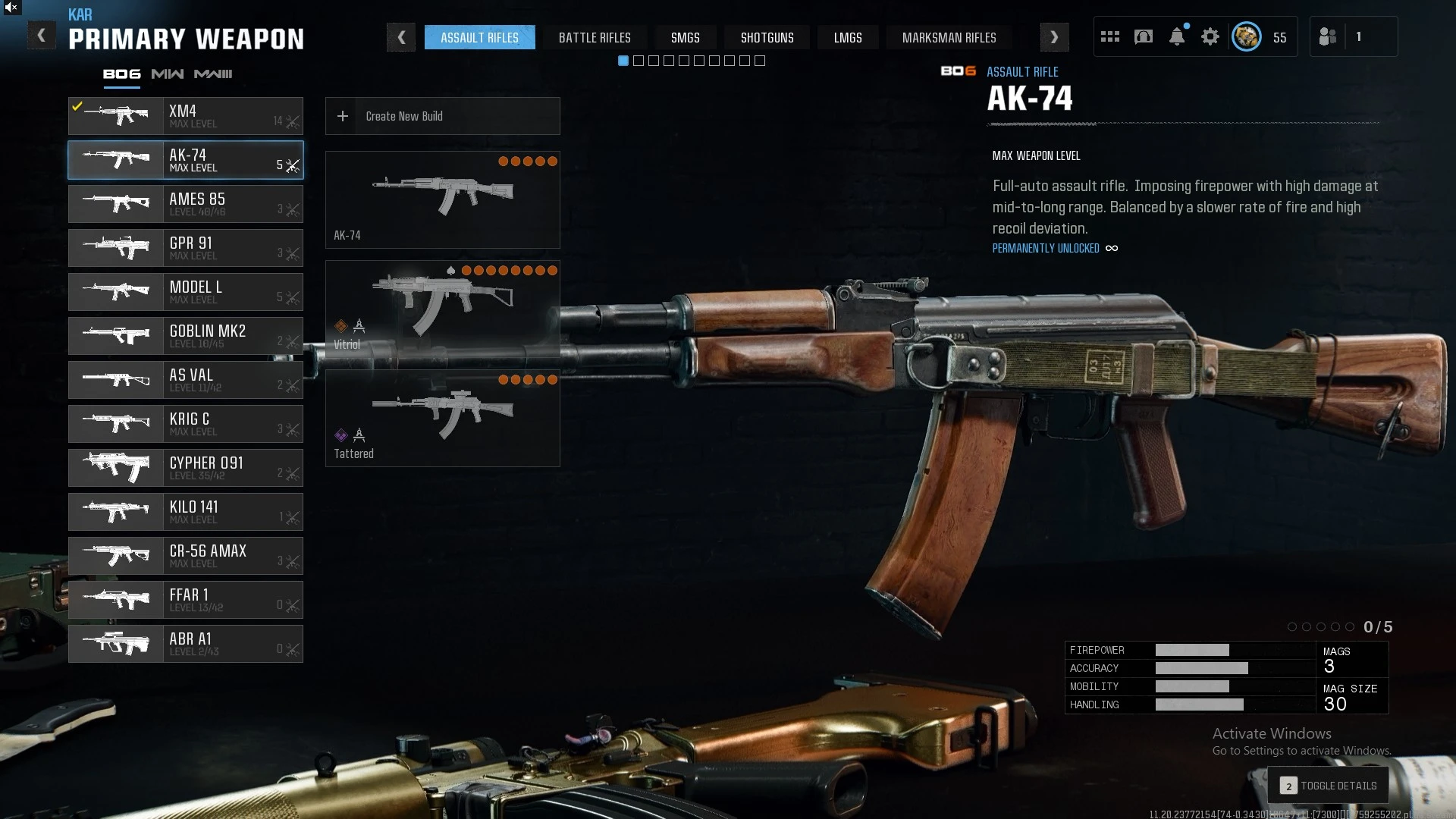Viewport: 1456px width, 819px height.
Task: Select the Goblin MK2 rifle
Action: tap(186, 336)
